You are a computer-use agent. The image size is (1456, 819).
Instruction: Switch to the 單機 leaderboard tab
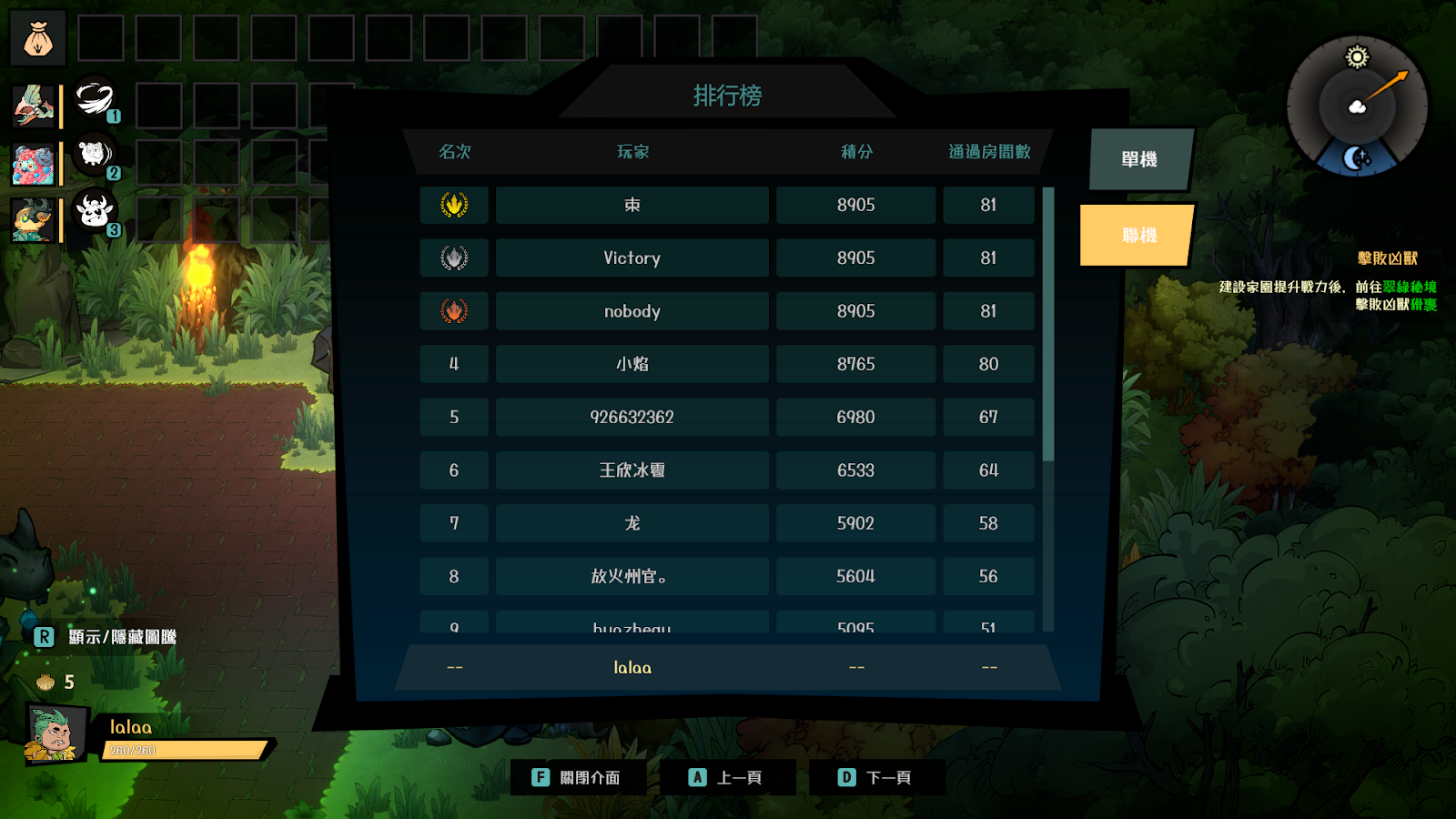point(1139,159)
